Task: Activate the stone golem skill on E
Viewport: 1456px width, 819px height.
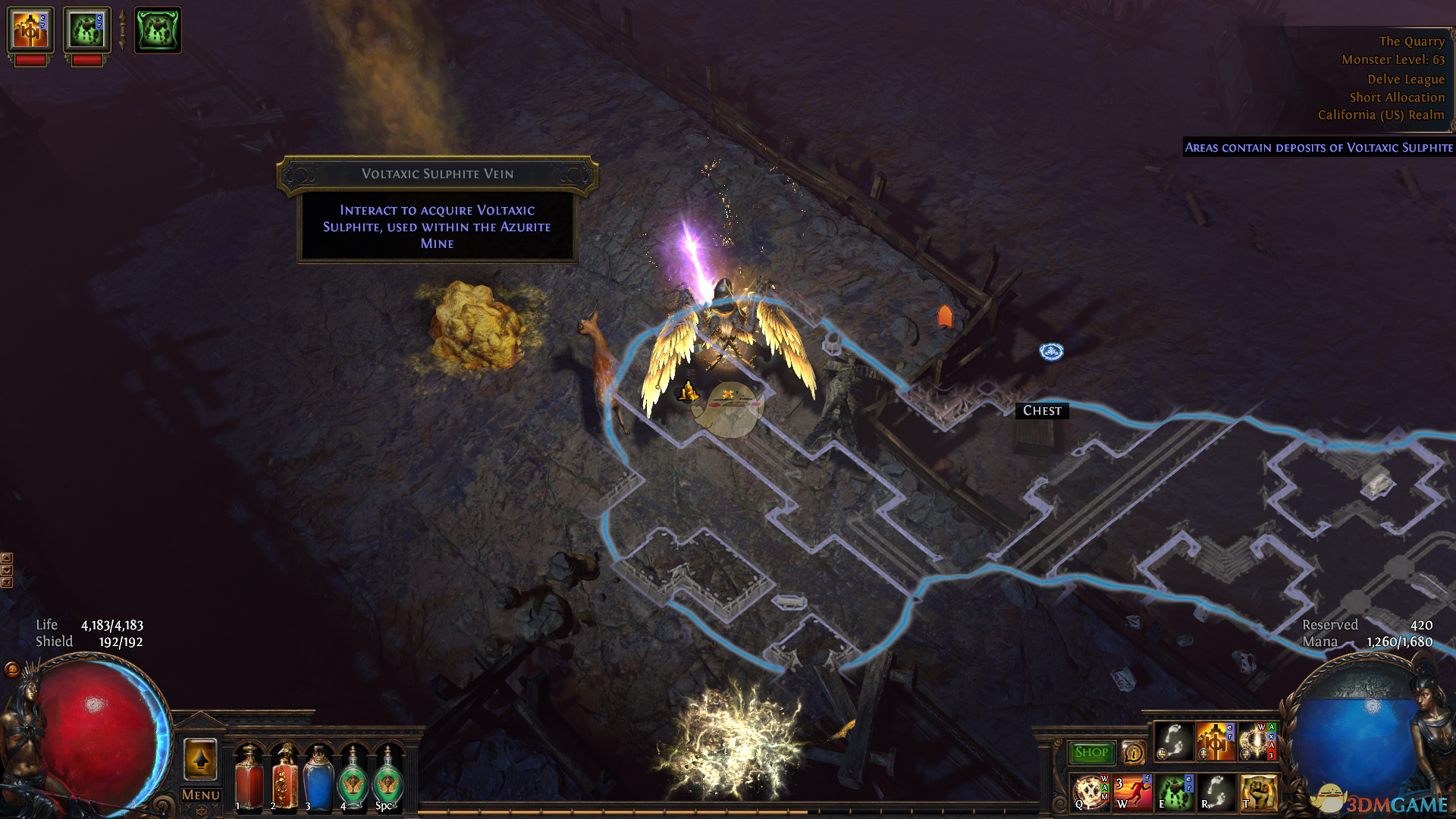Action: [x=1175, y=792]
